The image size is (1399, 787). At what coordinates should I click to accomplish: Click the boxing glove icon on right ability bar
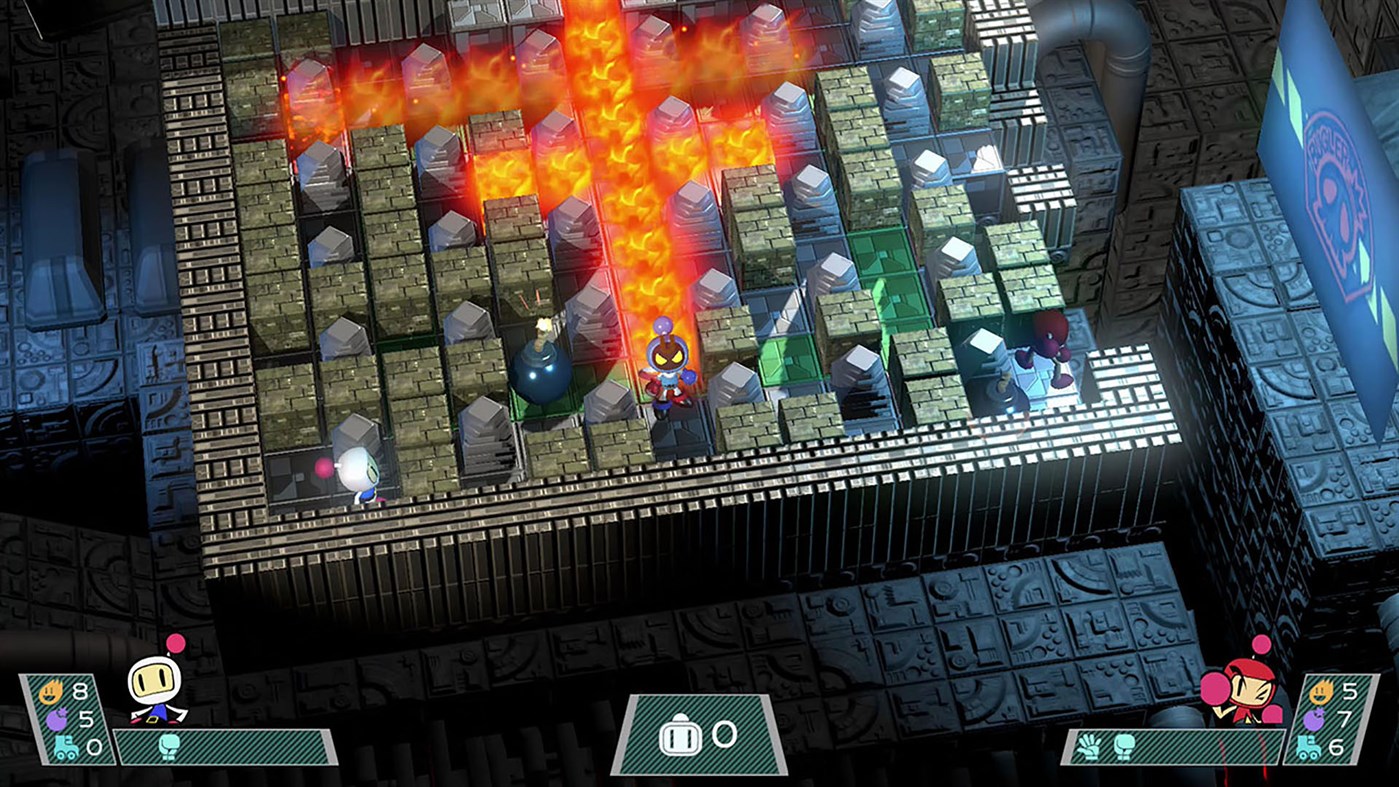(1122, 746)
